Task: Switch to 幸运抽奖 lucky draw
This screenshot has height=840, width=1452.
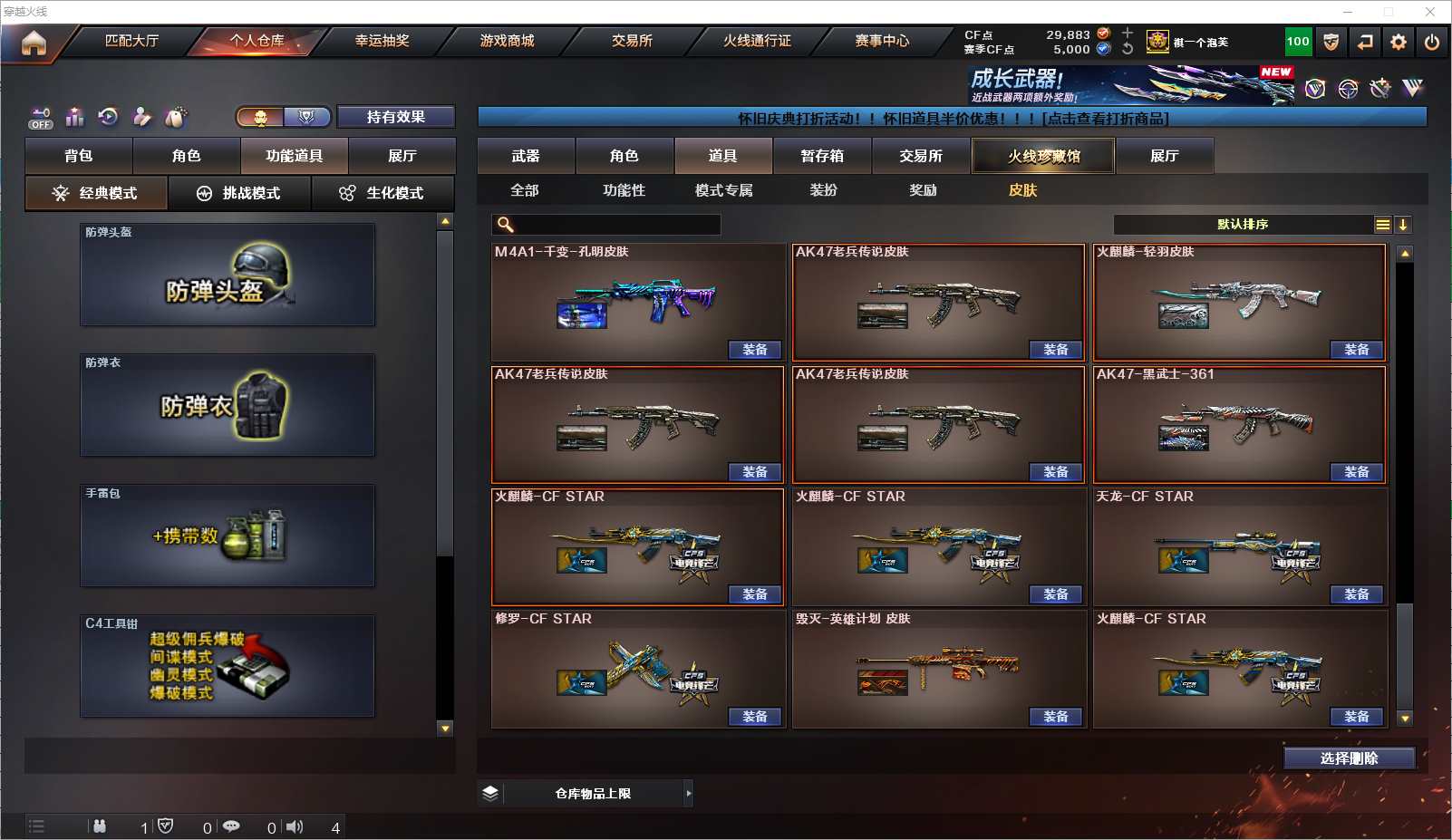Action: tap(382, 41)
